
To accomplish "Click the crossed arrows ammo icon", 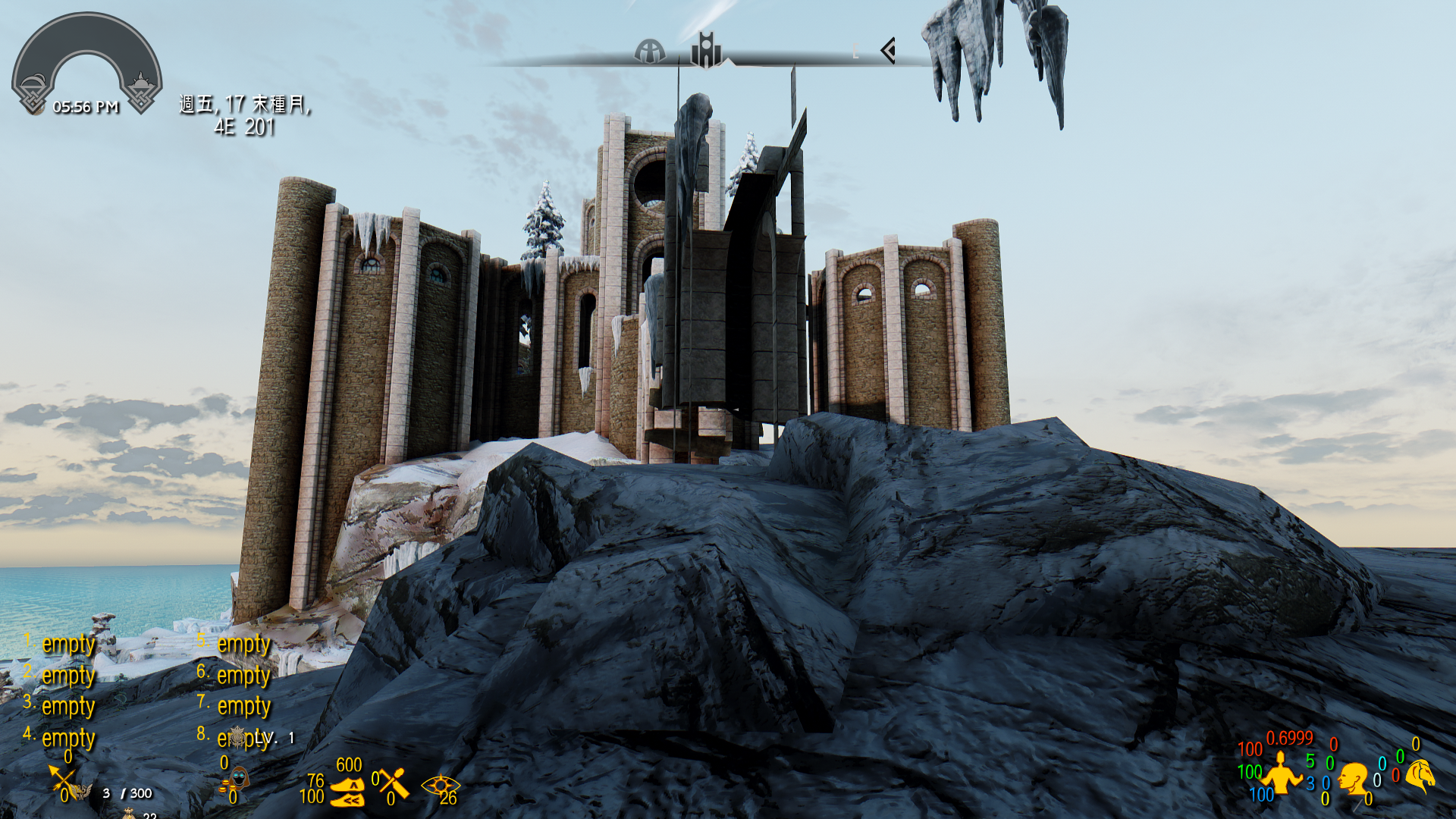I will coord(64,782).
